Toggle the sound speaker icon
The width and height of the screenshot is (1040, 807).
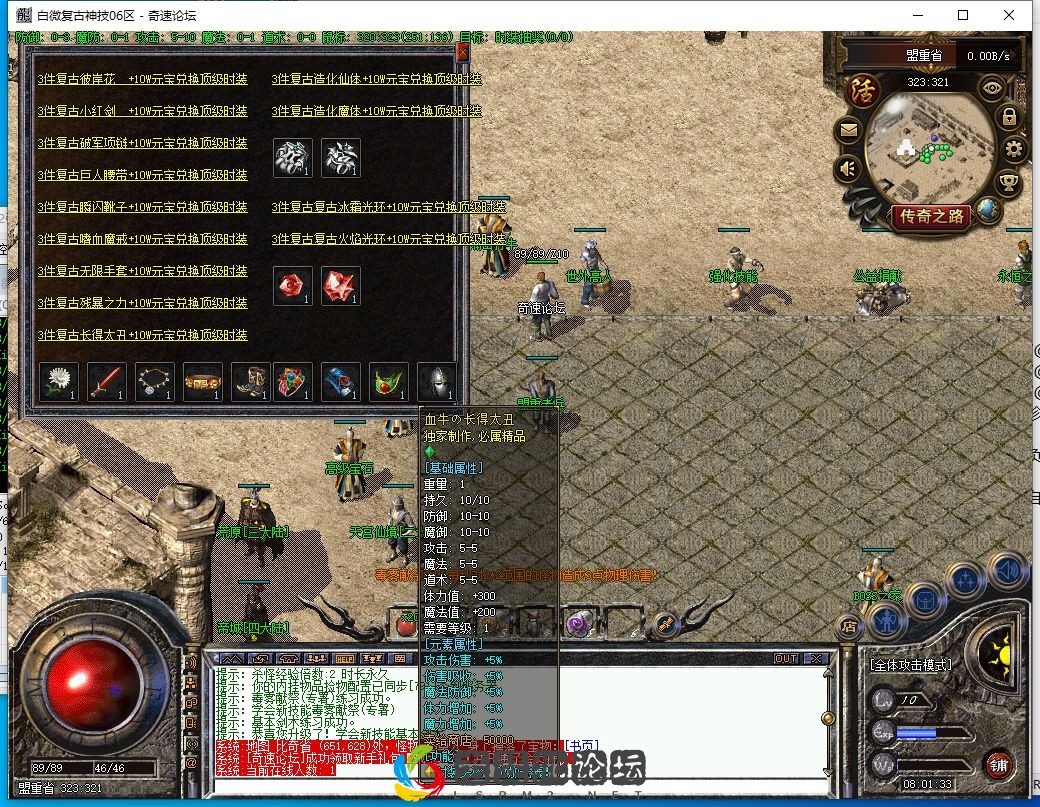[848, 168]
